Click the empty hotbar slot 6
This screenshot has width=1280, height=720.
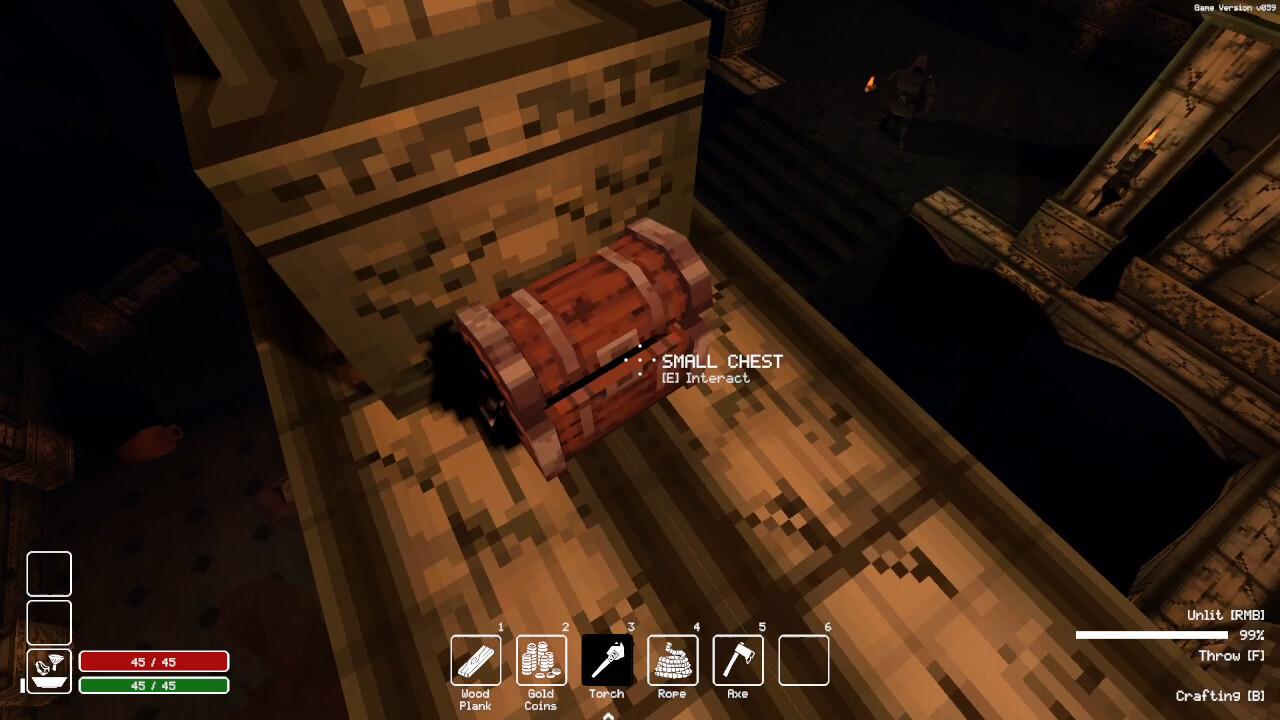tap(803, 659)
